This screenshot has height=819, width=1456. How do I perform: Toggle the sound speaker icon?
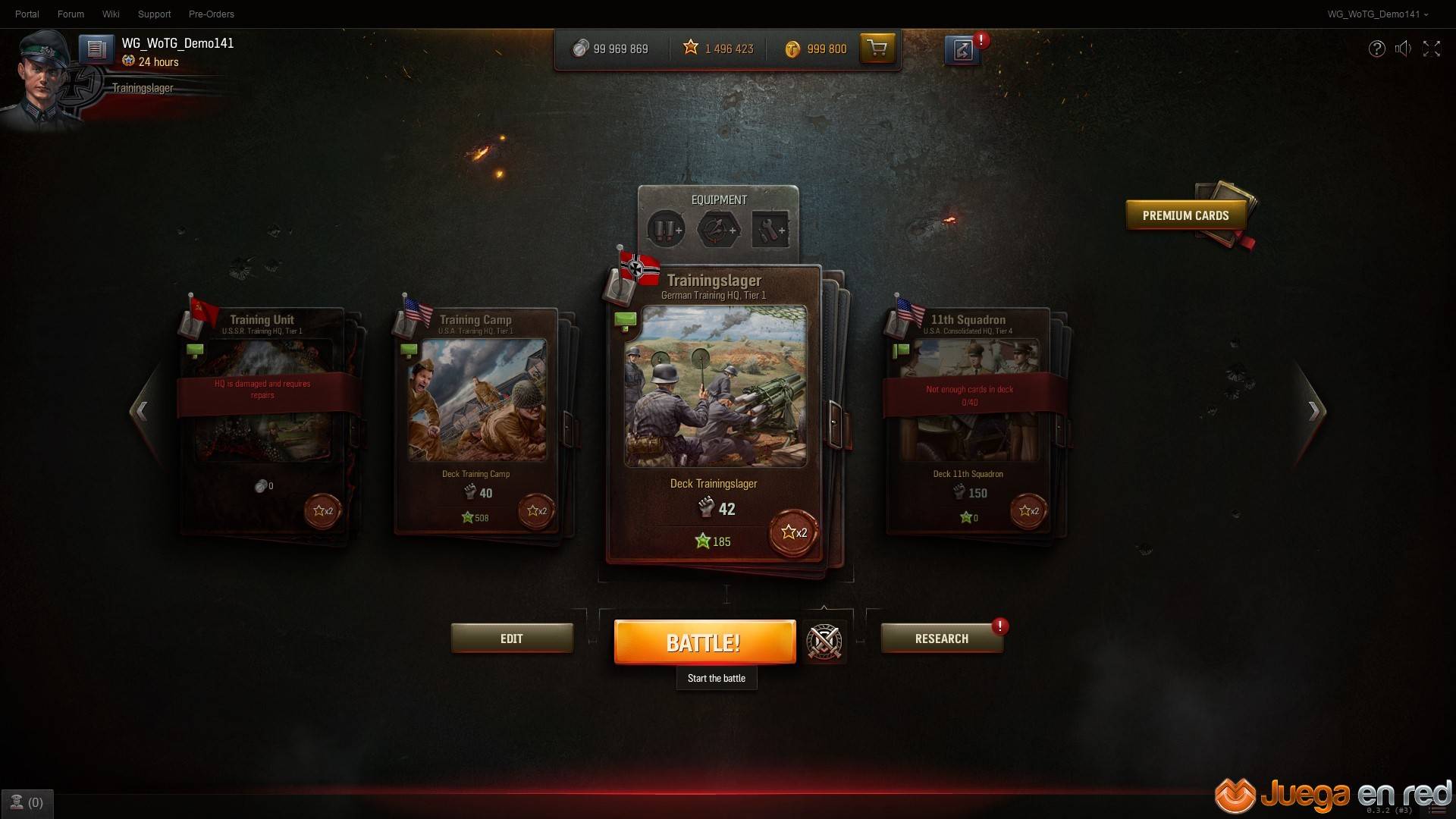(x=1403, y=49)
